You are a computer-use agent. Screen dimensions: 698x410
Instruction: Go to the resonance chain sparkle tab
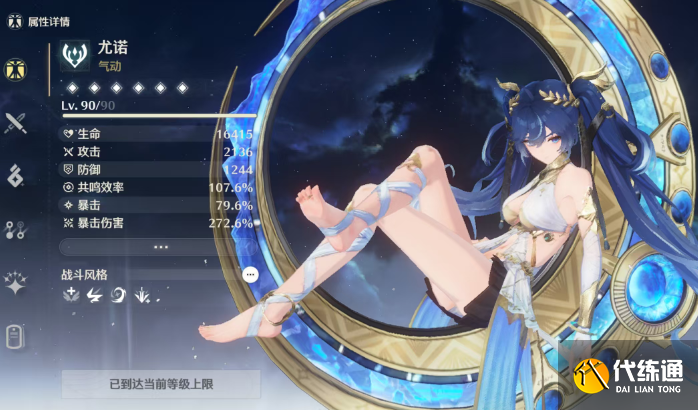(16, 284)
